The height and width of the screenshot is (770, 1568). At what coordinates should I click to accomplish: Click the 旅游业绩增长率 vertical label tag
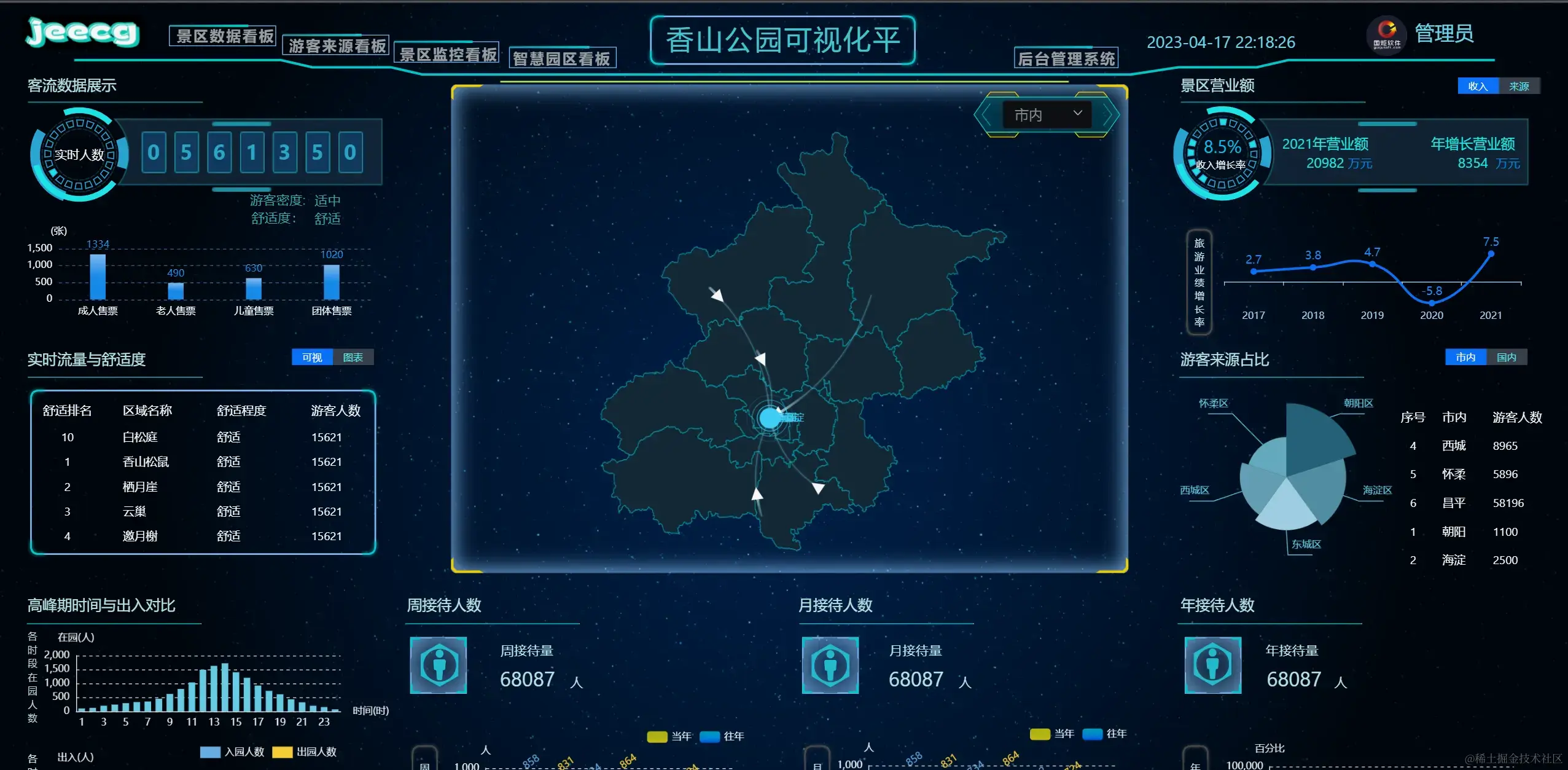point(1199,283)
